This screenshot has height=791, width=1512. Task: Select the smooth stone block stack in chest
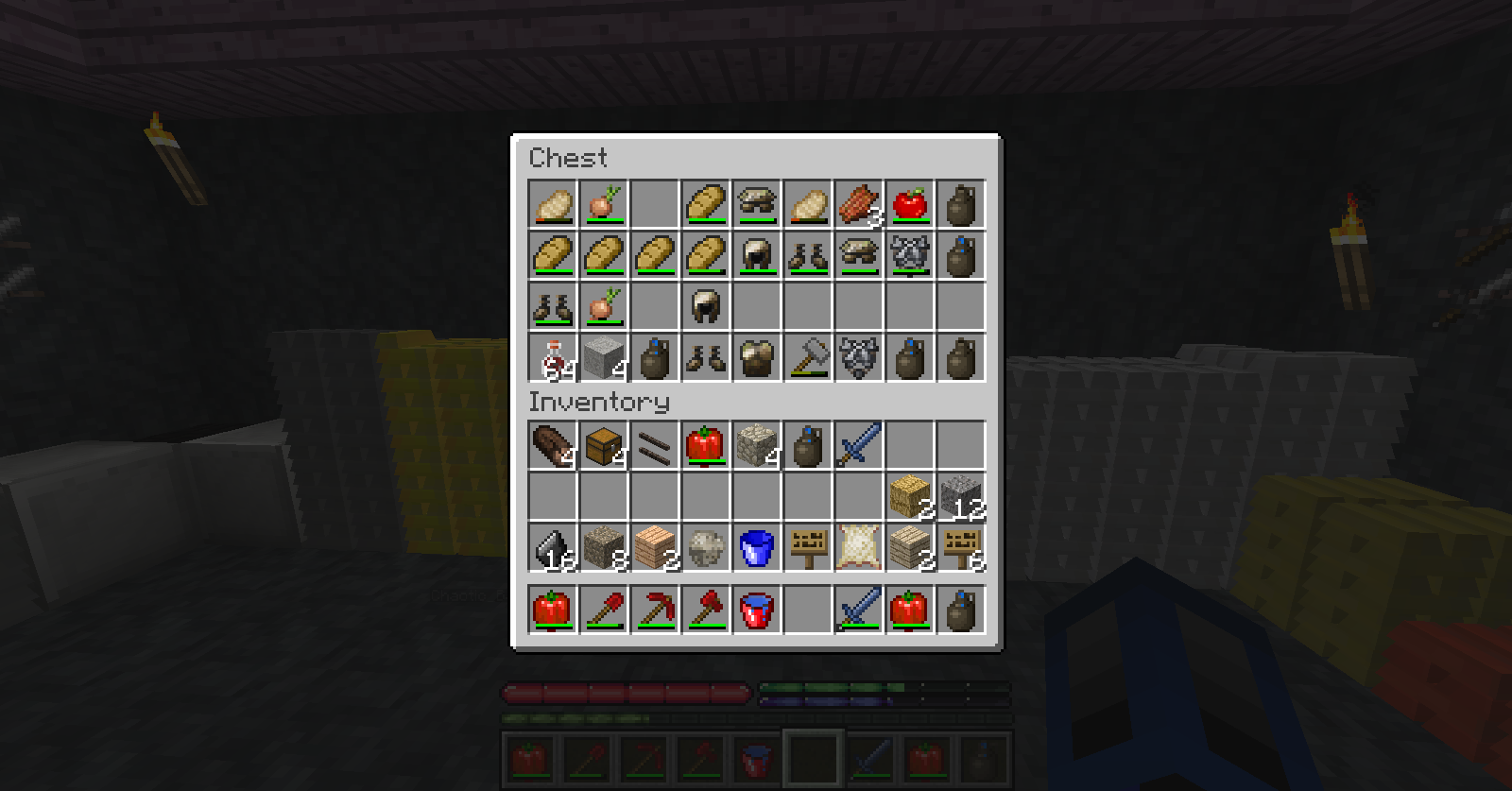[604, 357]
